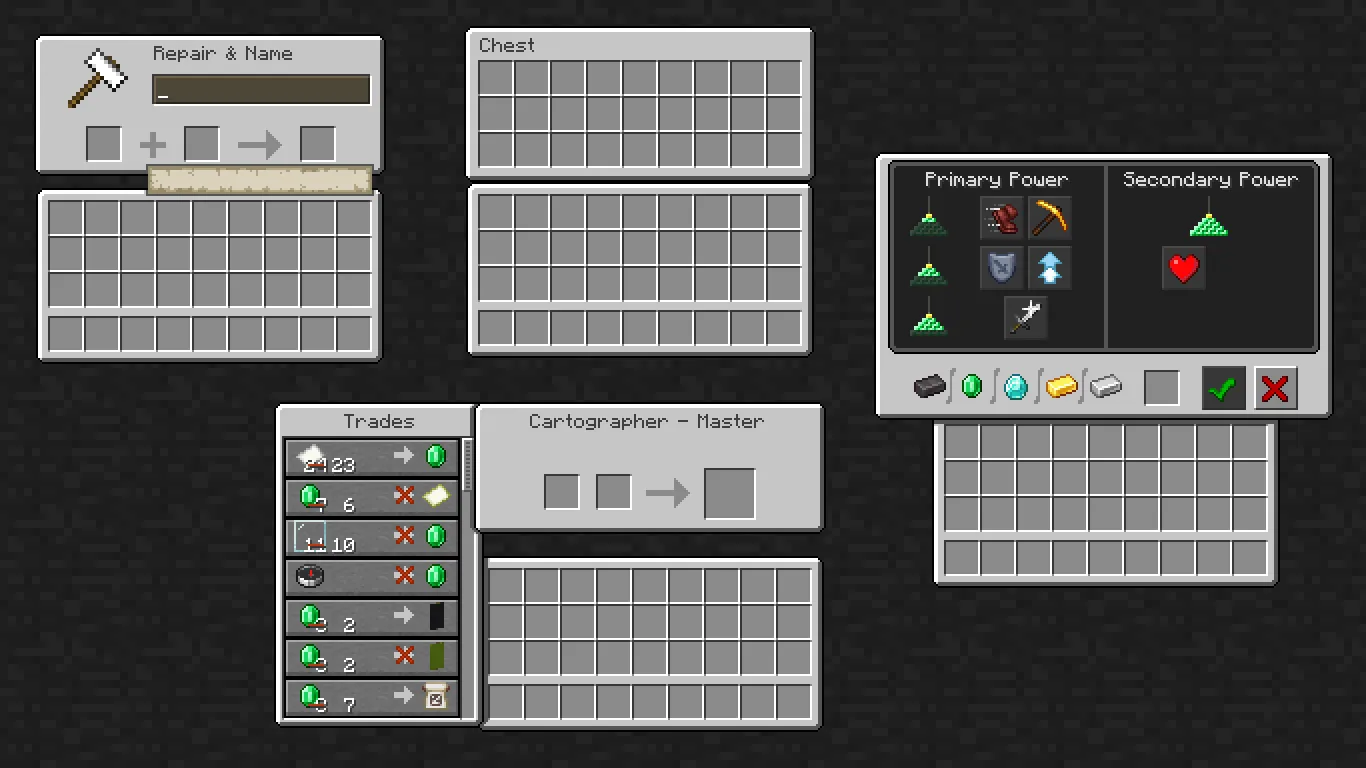The width and height of the screenshot is (1366, 768).
Task: Select the emerald payment item
Action: pos(971,386)
